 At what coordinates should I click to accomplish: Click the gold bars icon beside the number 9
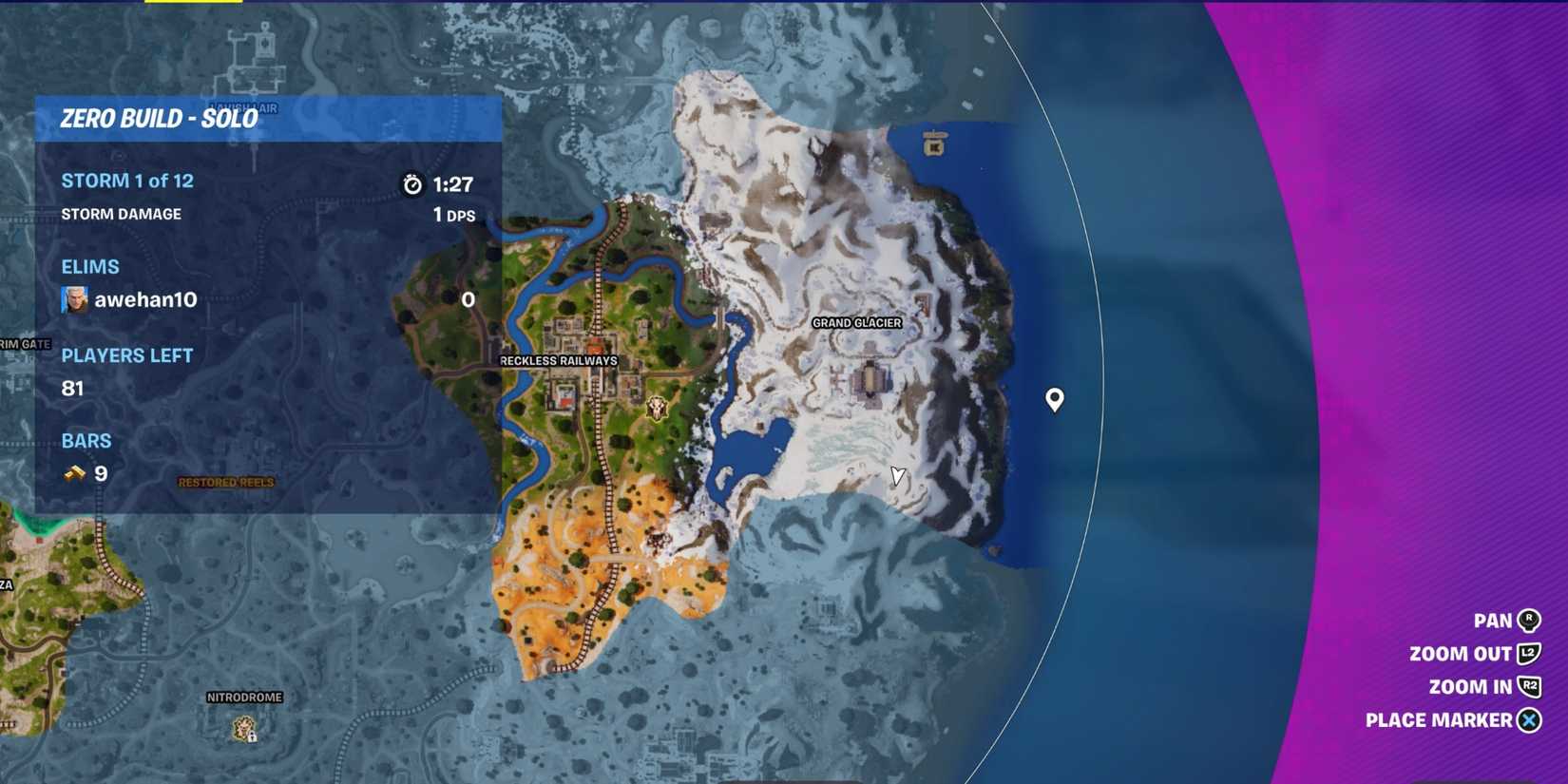click(x=73, y=473)
